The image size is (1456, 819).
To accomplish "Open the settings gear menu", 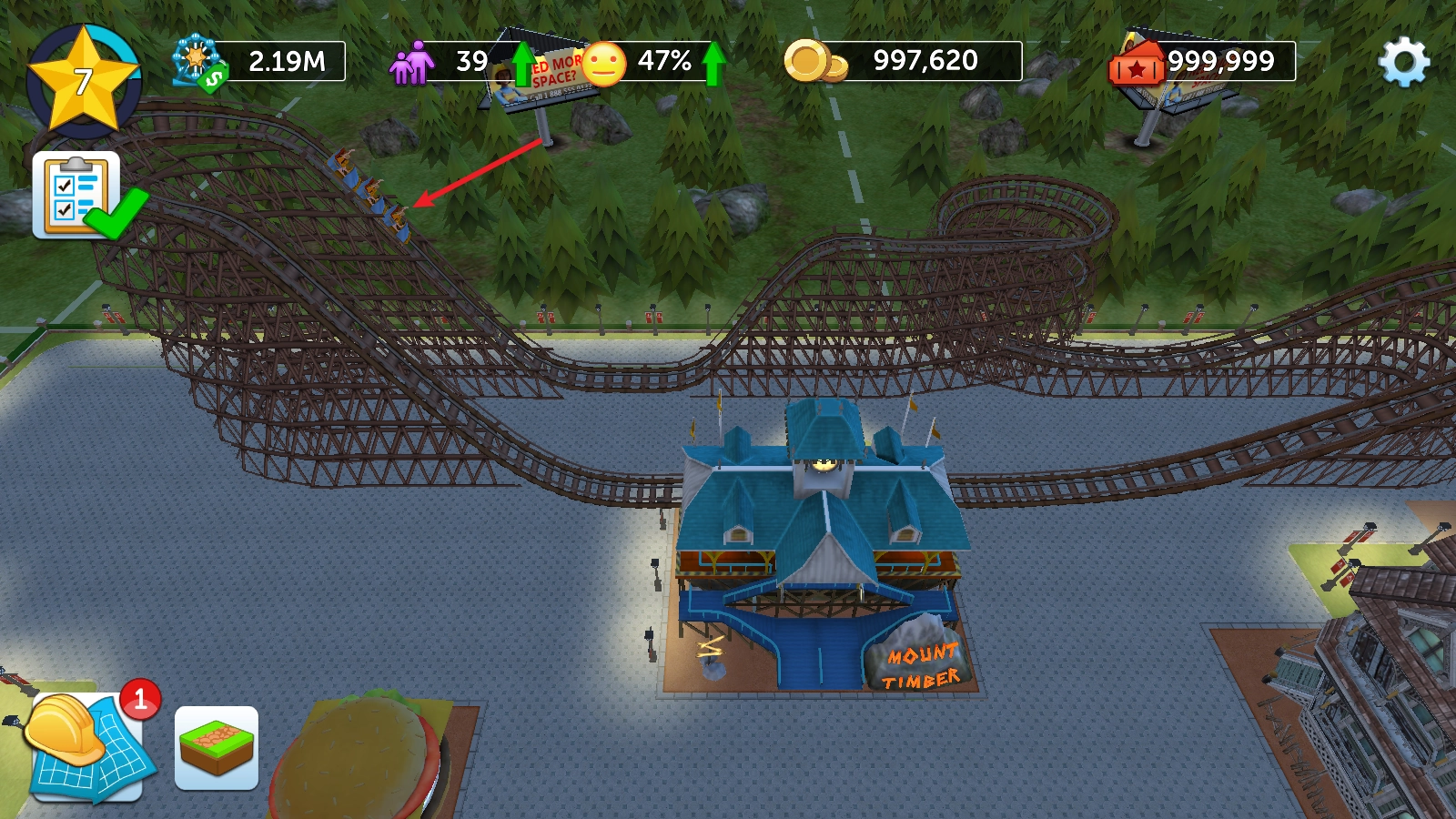I will click(1404, 62).
